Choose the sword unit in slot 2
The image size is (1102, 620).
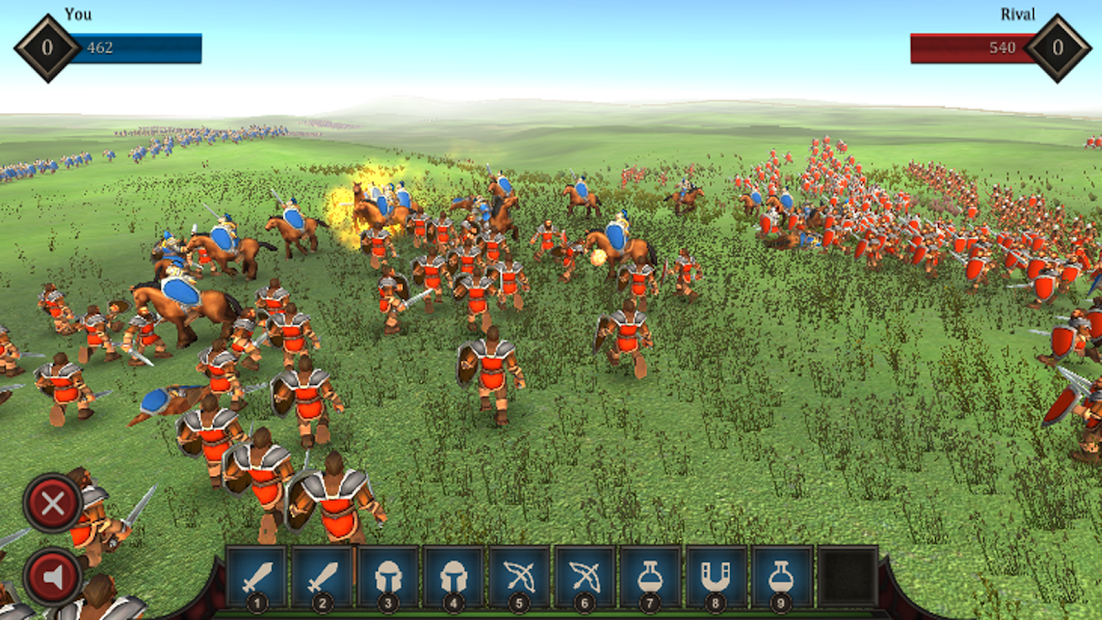322,577
